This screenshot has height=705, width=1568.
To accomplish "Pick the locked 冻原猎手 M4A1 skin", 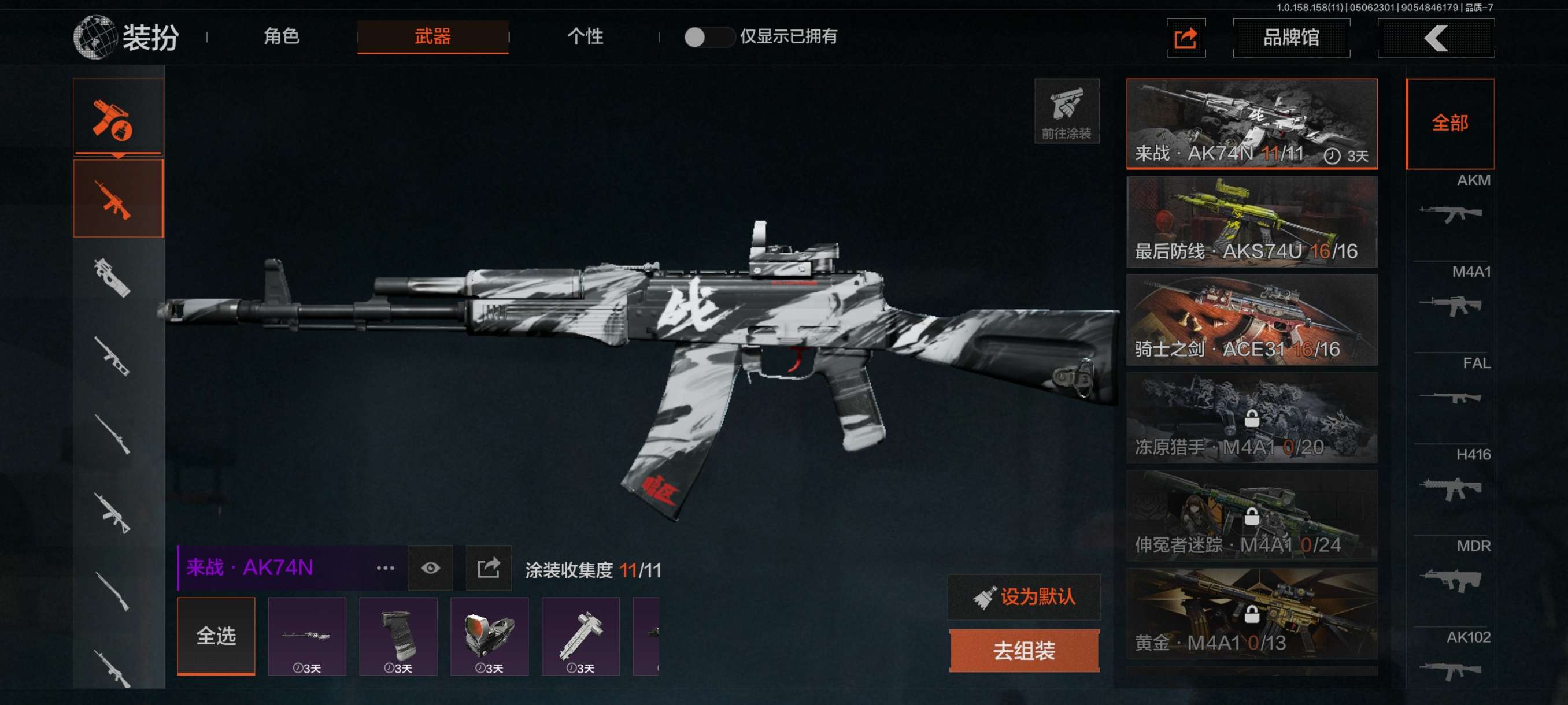I will 1252,418.
